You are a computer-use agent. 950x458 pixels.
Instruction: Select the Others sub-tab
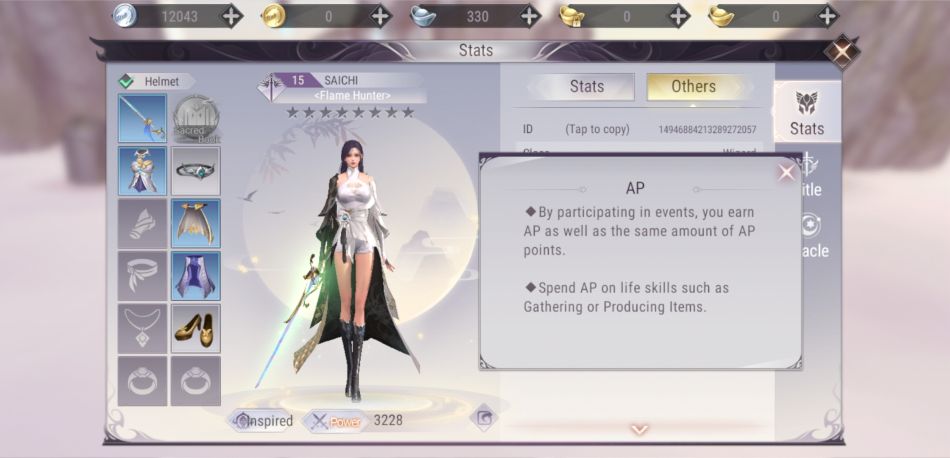[693, 86]
